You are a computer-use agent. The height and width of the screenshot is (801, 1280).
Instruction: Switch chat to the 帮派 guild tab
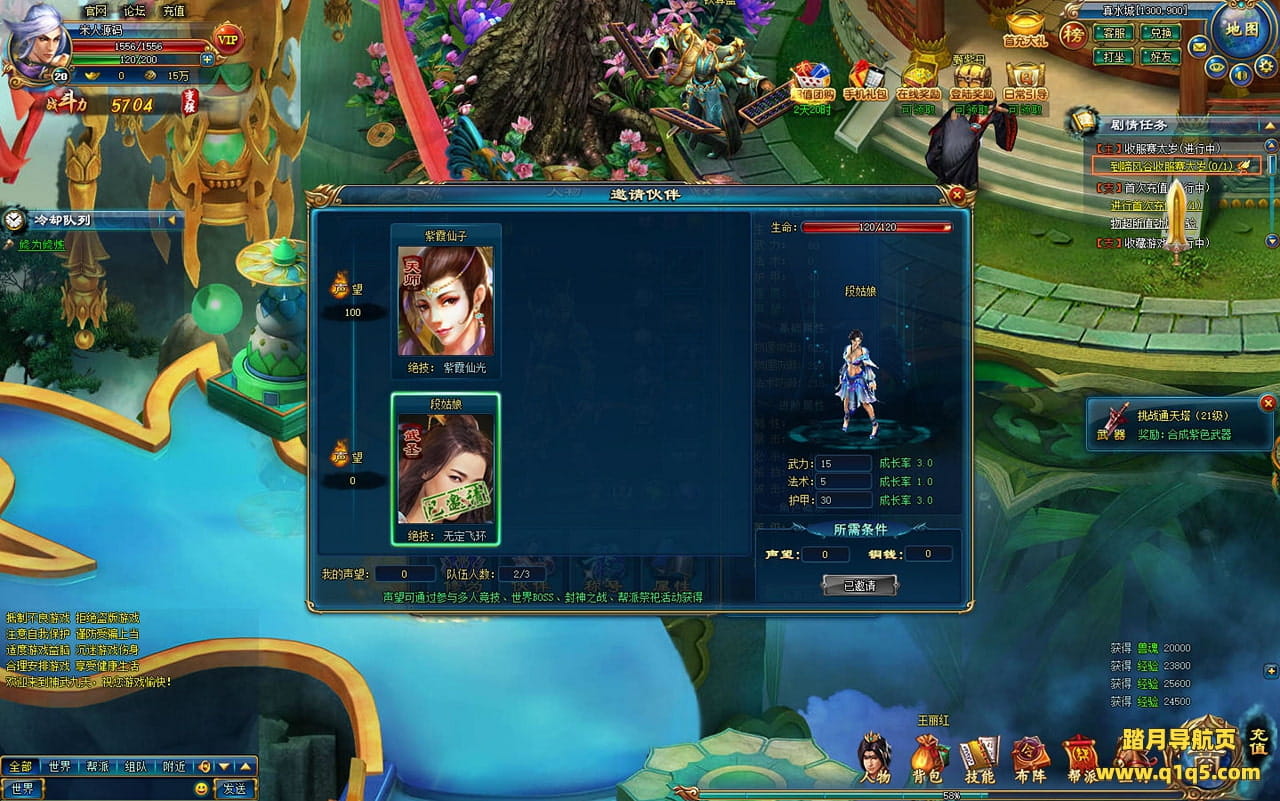97,767
